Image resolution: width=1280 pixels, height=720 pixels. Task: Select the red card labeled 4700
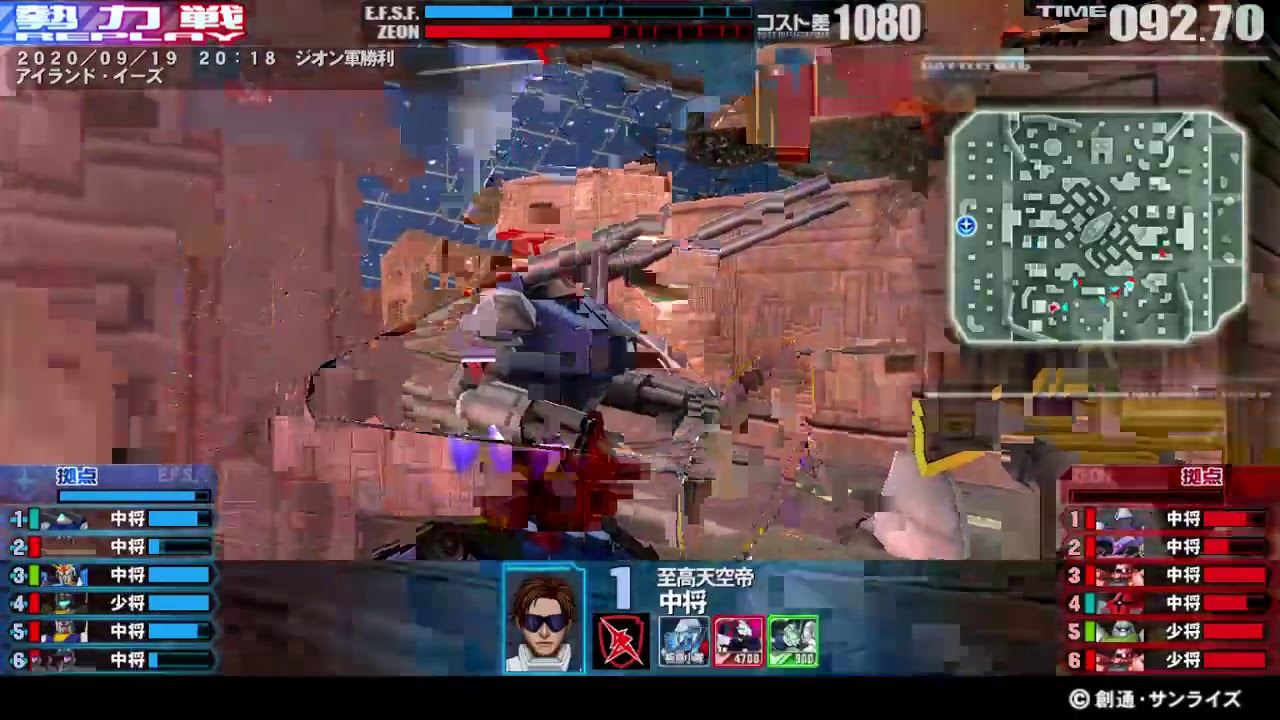point(739,641)
